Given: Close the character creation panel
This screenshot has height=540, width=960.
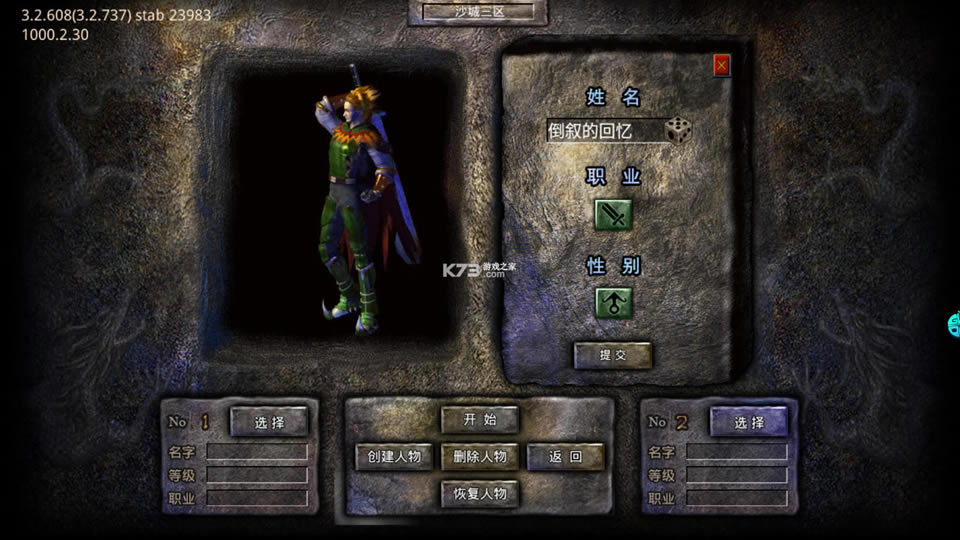Looking at the screenshot, I should pyautogui.click(x=721, y=66).
